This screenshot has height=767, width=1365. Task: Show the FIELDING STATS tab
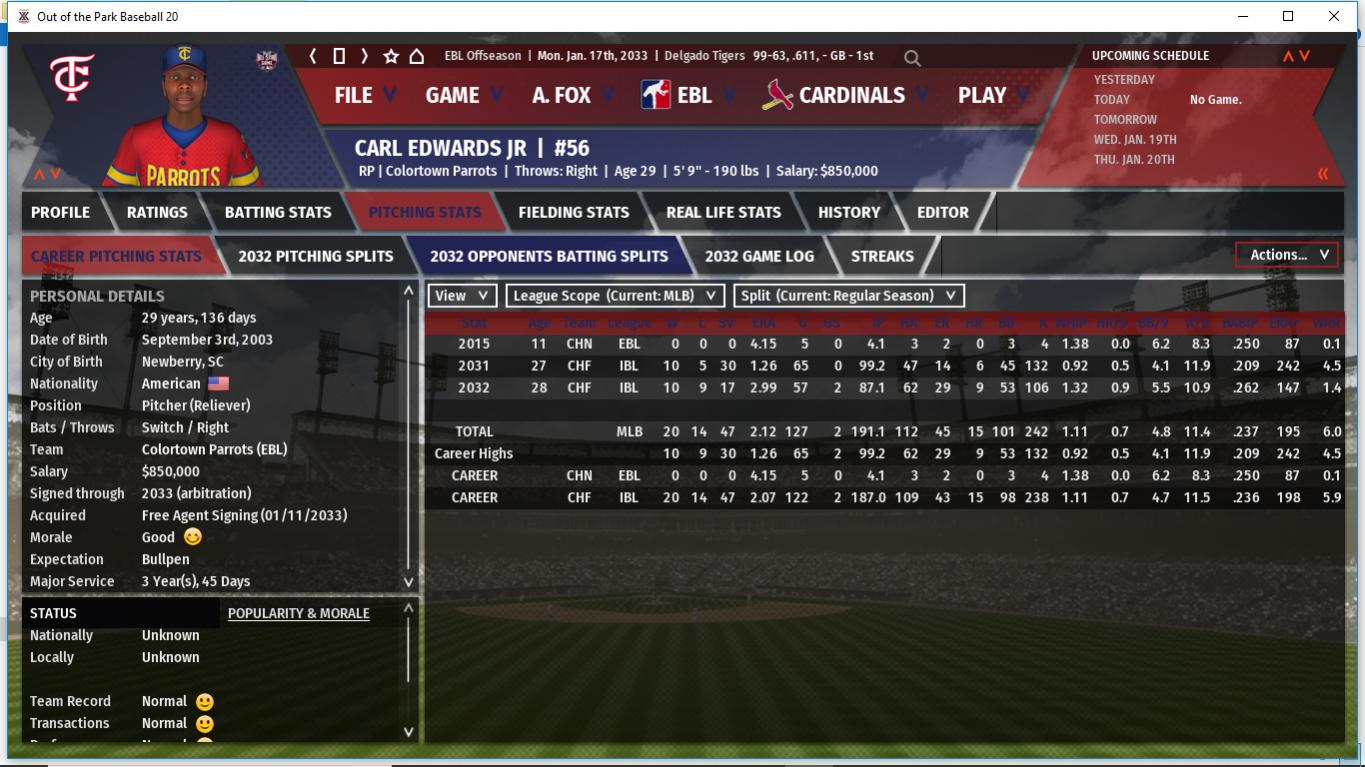coord(573,212)
